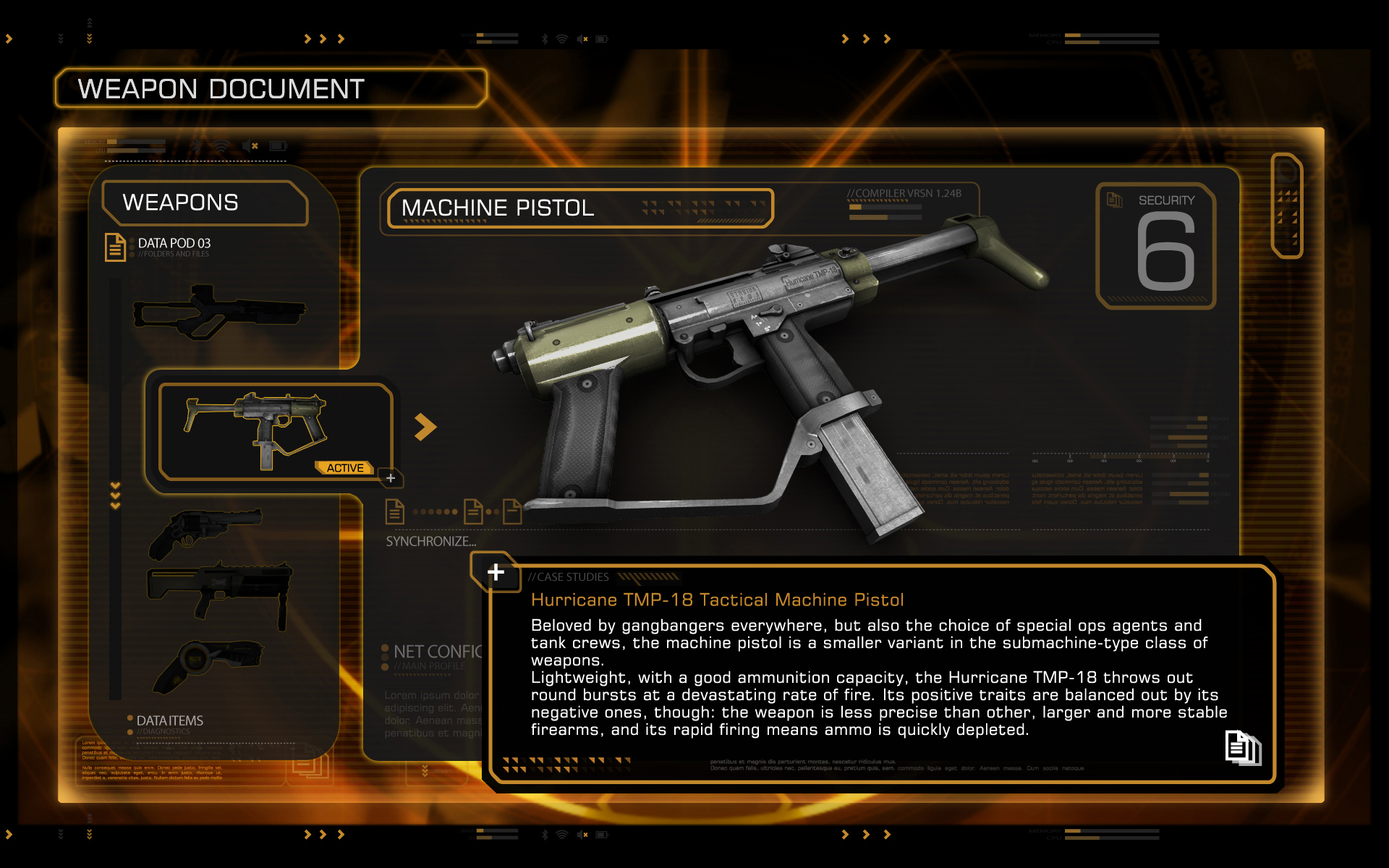
Task: Open the Security level 6 panel
Action: coord(1156,246)
